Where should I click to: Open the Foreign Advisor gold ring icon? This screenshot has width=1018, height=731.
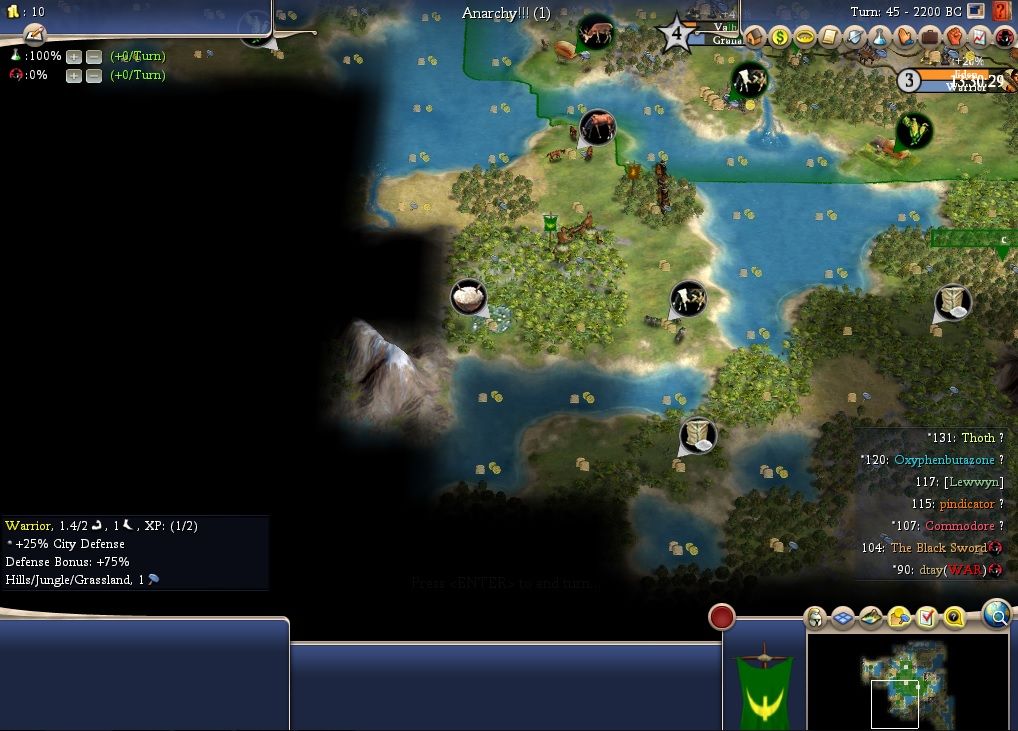tap(804, 37)
